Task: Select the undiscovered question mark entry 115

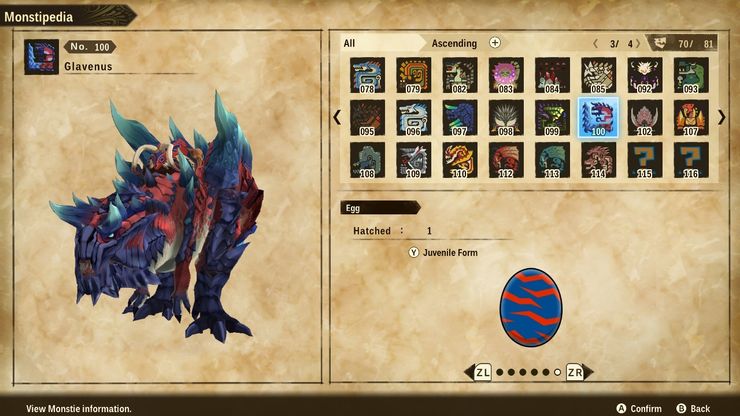Action: pos(645,160)
